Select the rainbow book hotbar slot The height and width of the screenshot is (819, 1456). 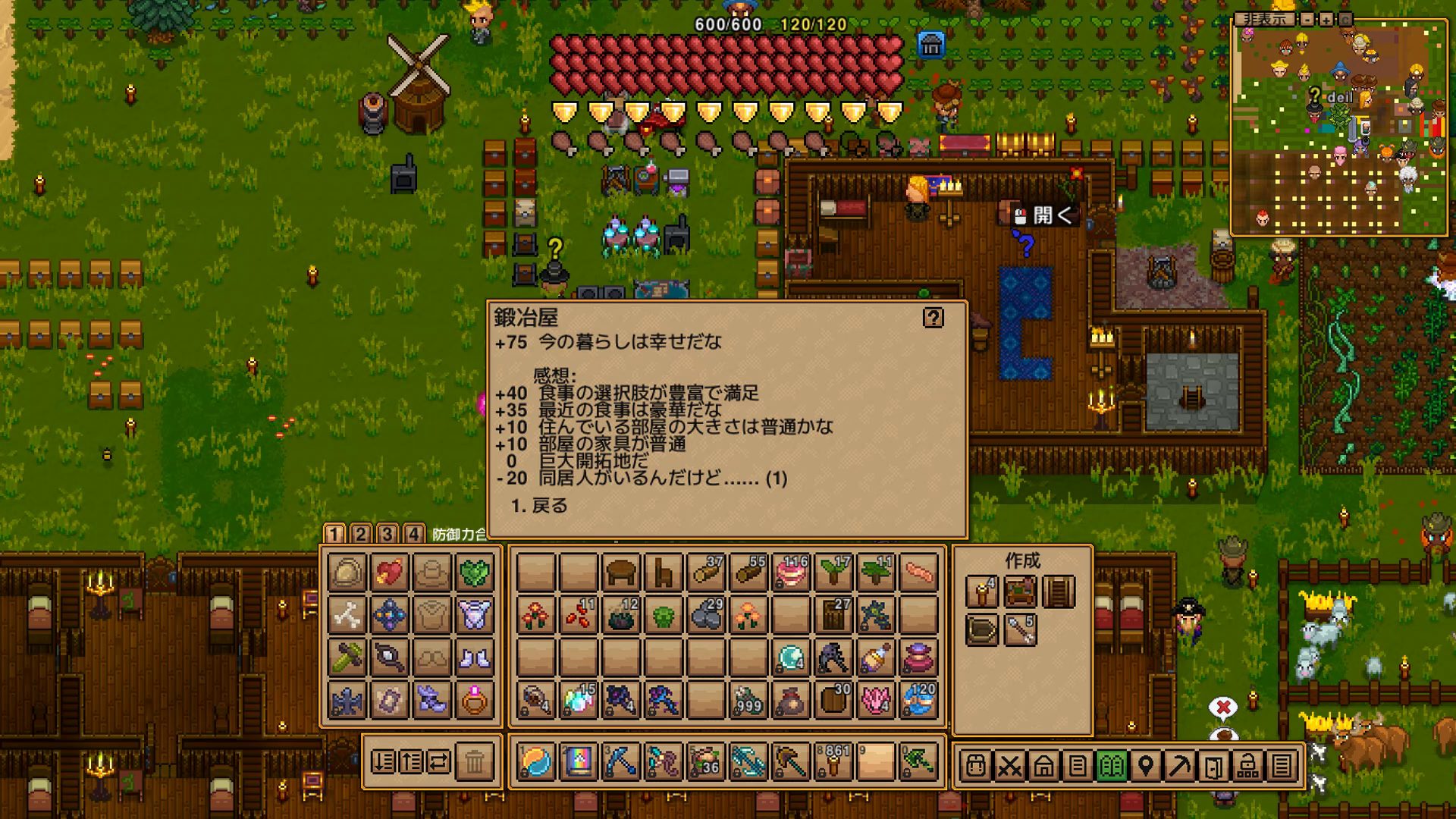coord(578,761)
